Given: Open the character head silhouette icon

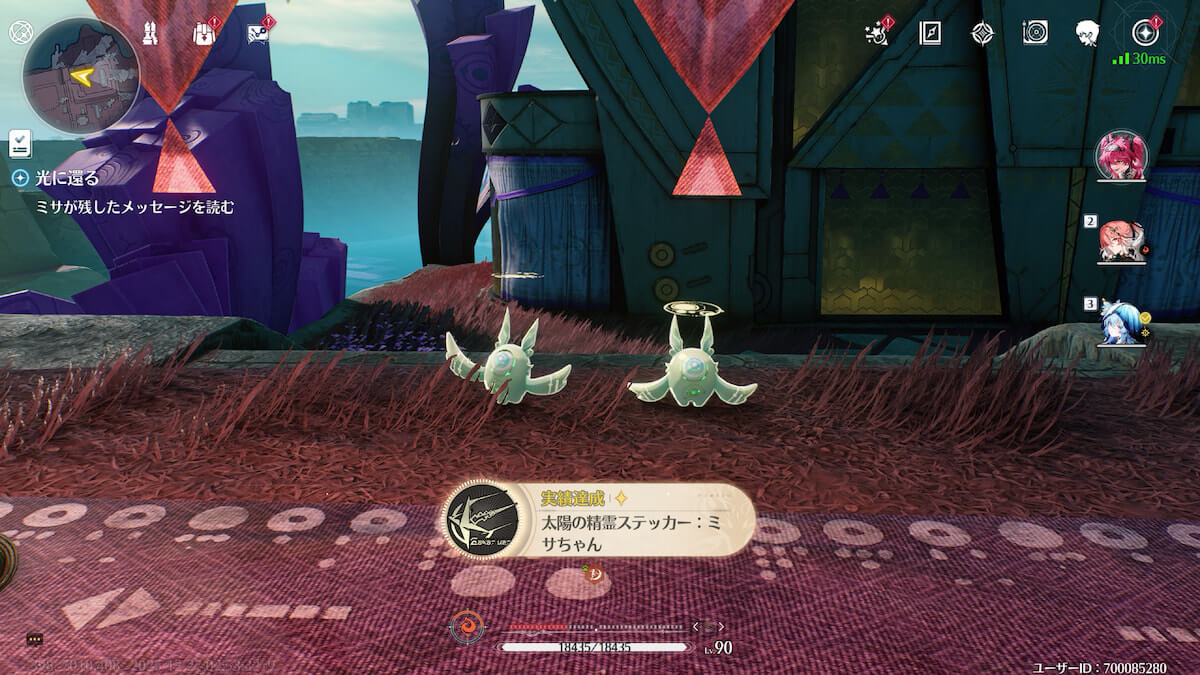Looking at the screenshot, I should pyautogui.click(x=1088, y=33).
